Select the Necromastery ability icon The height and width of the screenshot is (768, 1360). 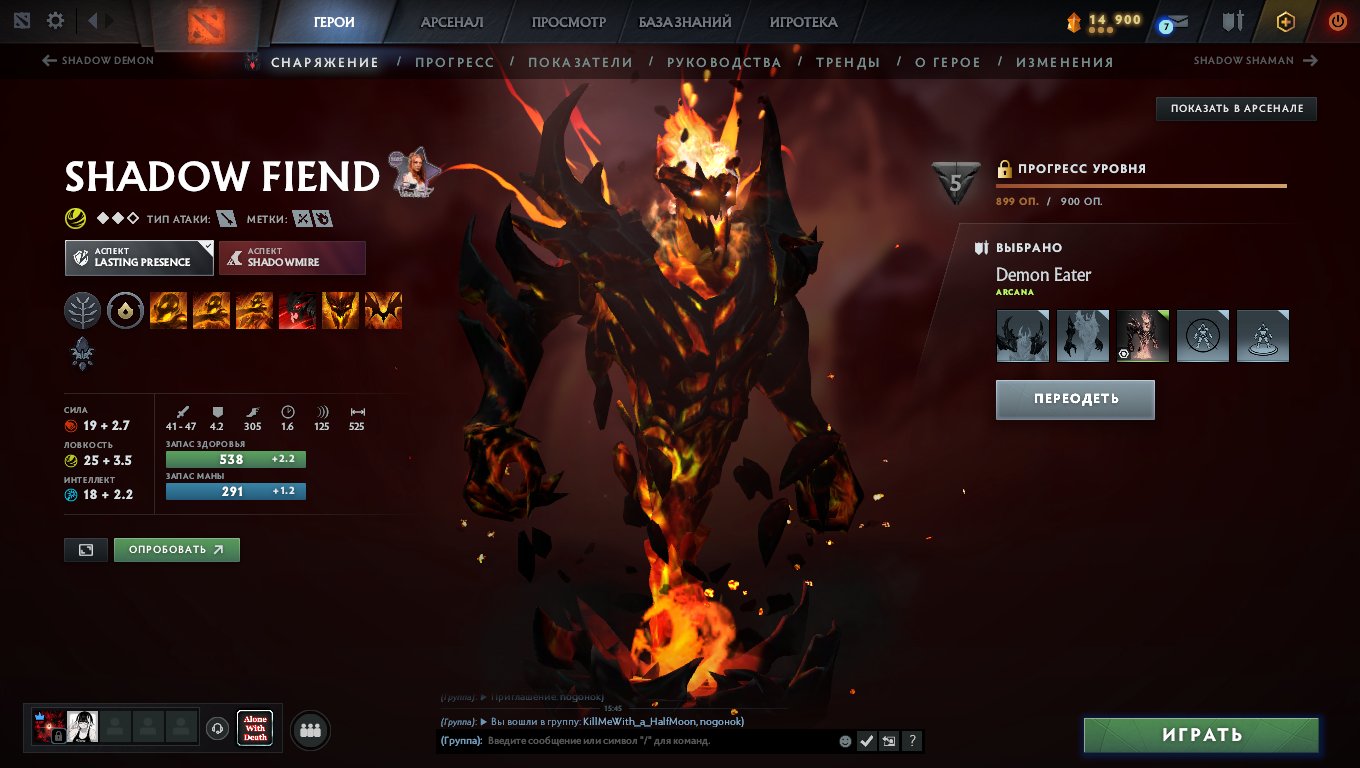[297, 310]
